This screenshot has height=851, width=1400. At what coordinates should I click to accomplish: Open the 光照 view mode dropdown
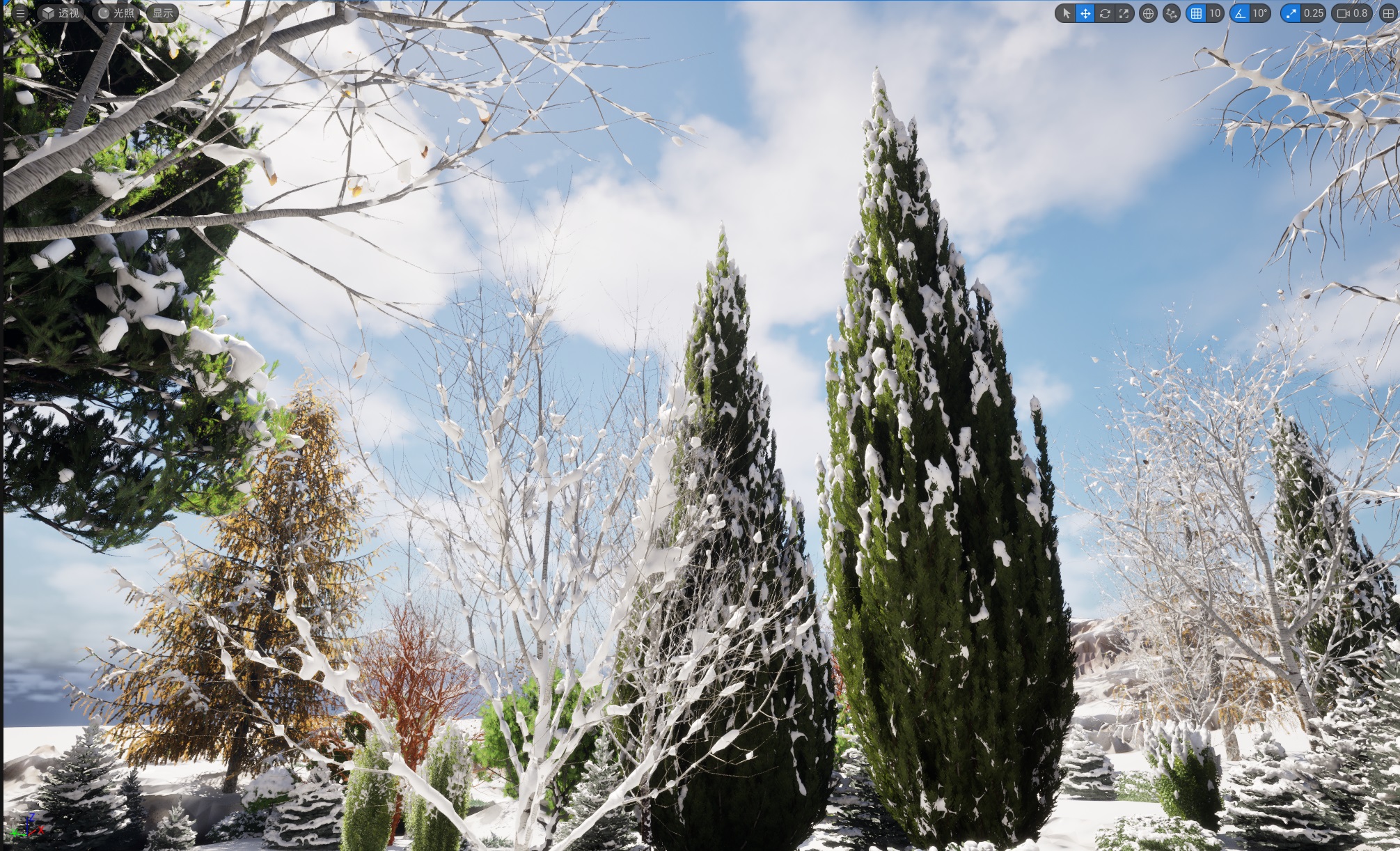tap(116, 13)
